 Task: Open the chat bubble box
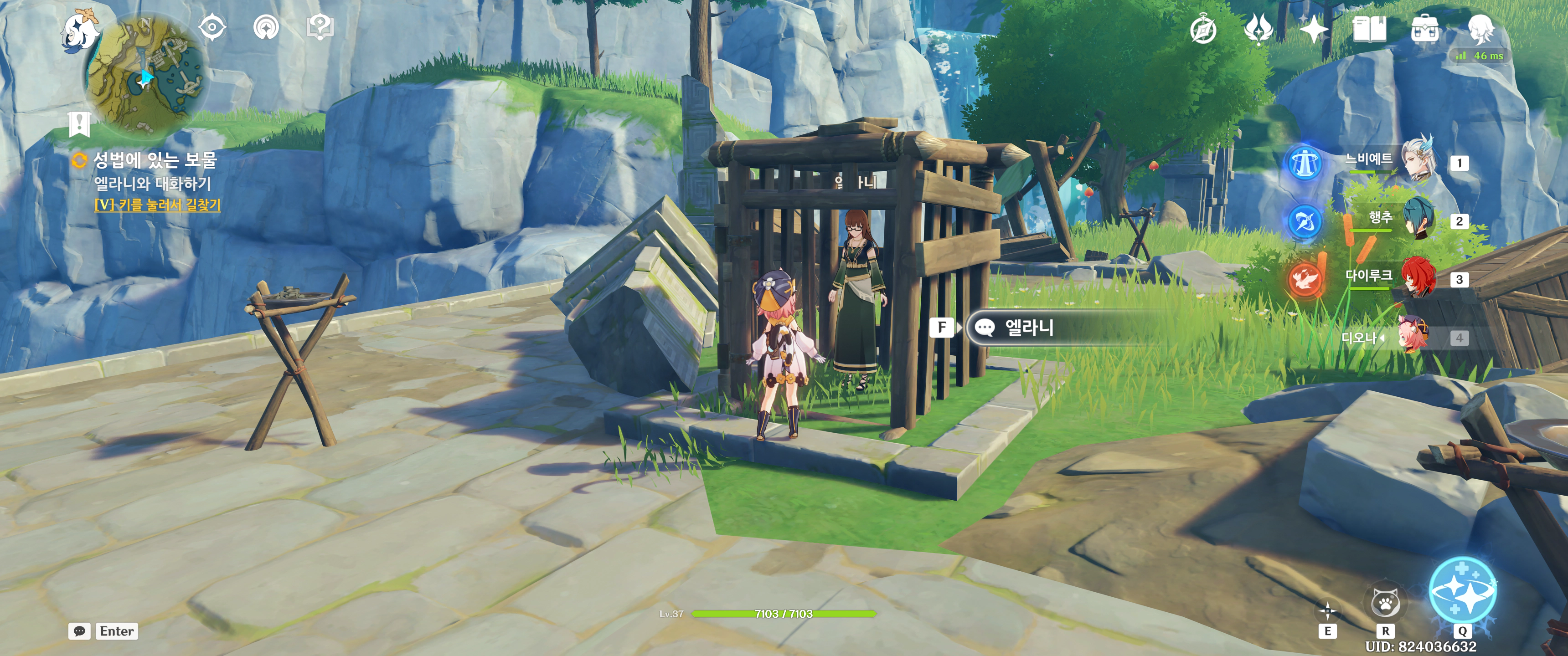[x=79, y=631]
